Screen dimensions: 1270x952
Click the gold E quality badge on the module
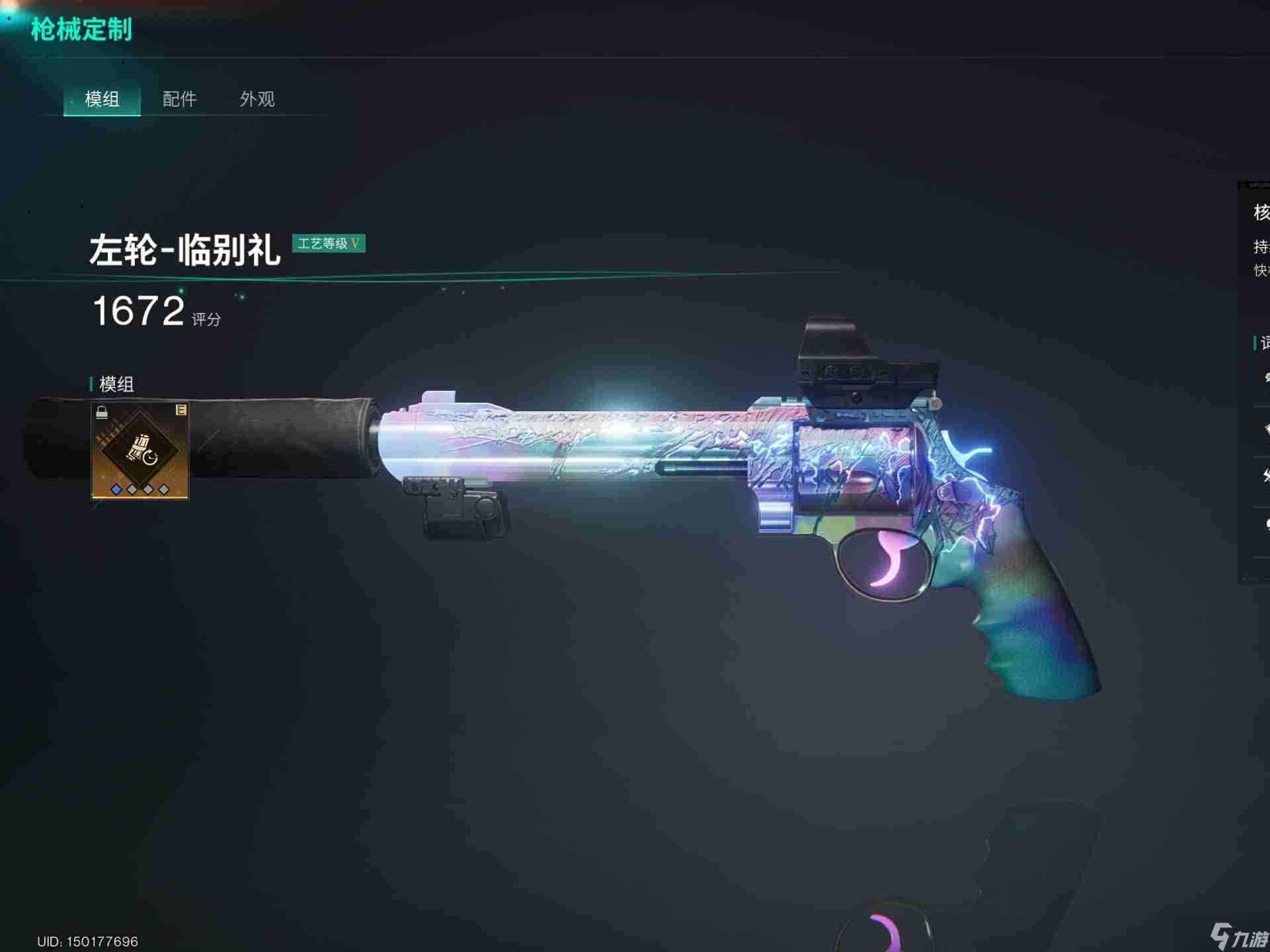pyautogui.click(x=181, y=410)
